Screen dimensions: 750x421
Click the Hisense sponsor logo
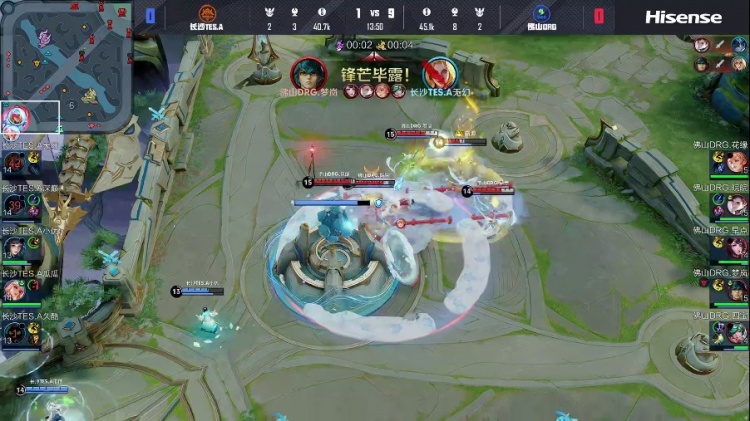(683, 17)
